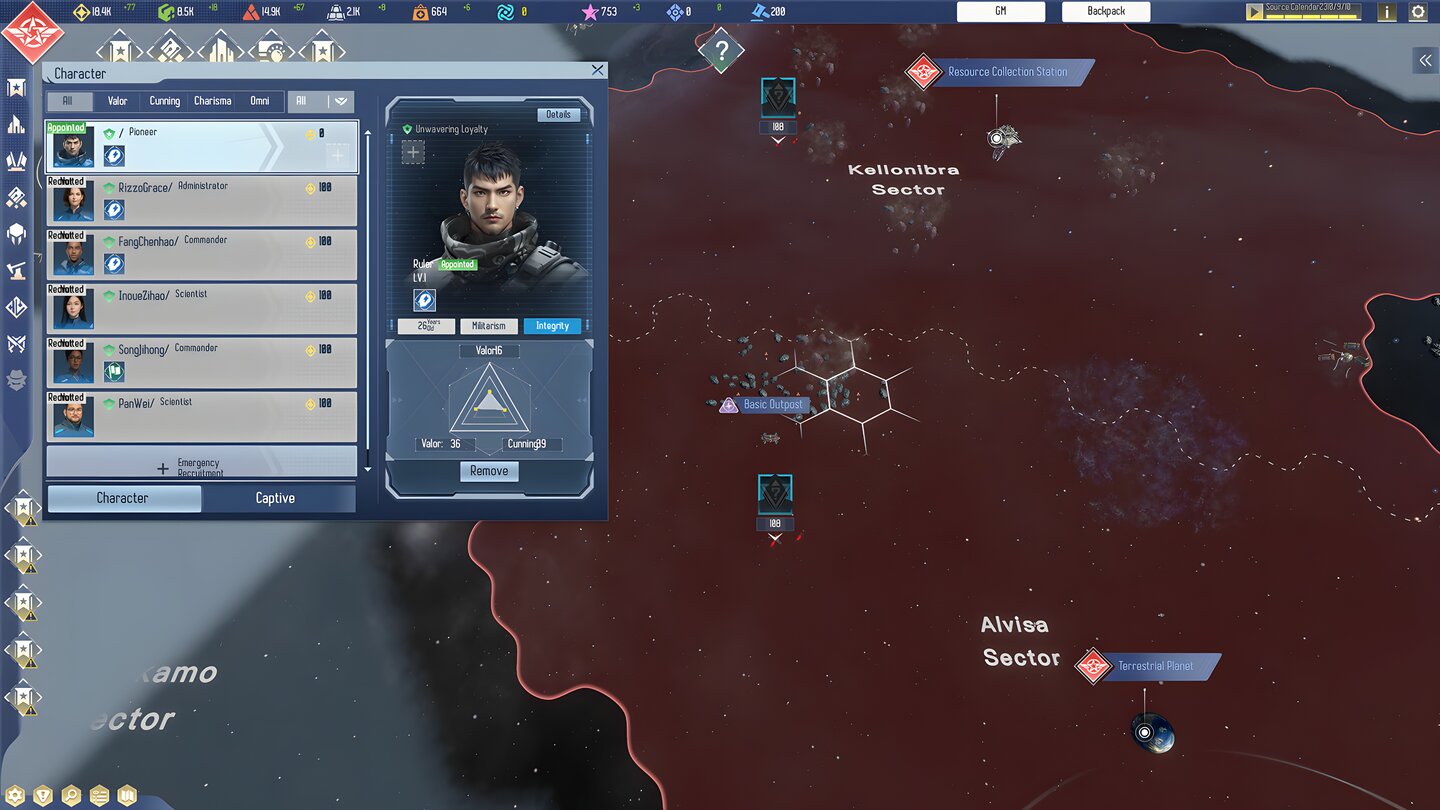Select SongJihong the Commander
This screenshot has width=1440, height=810.
[x=201, y=363]
